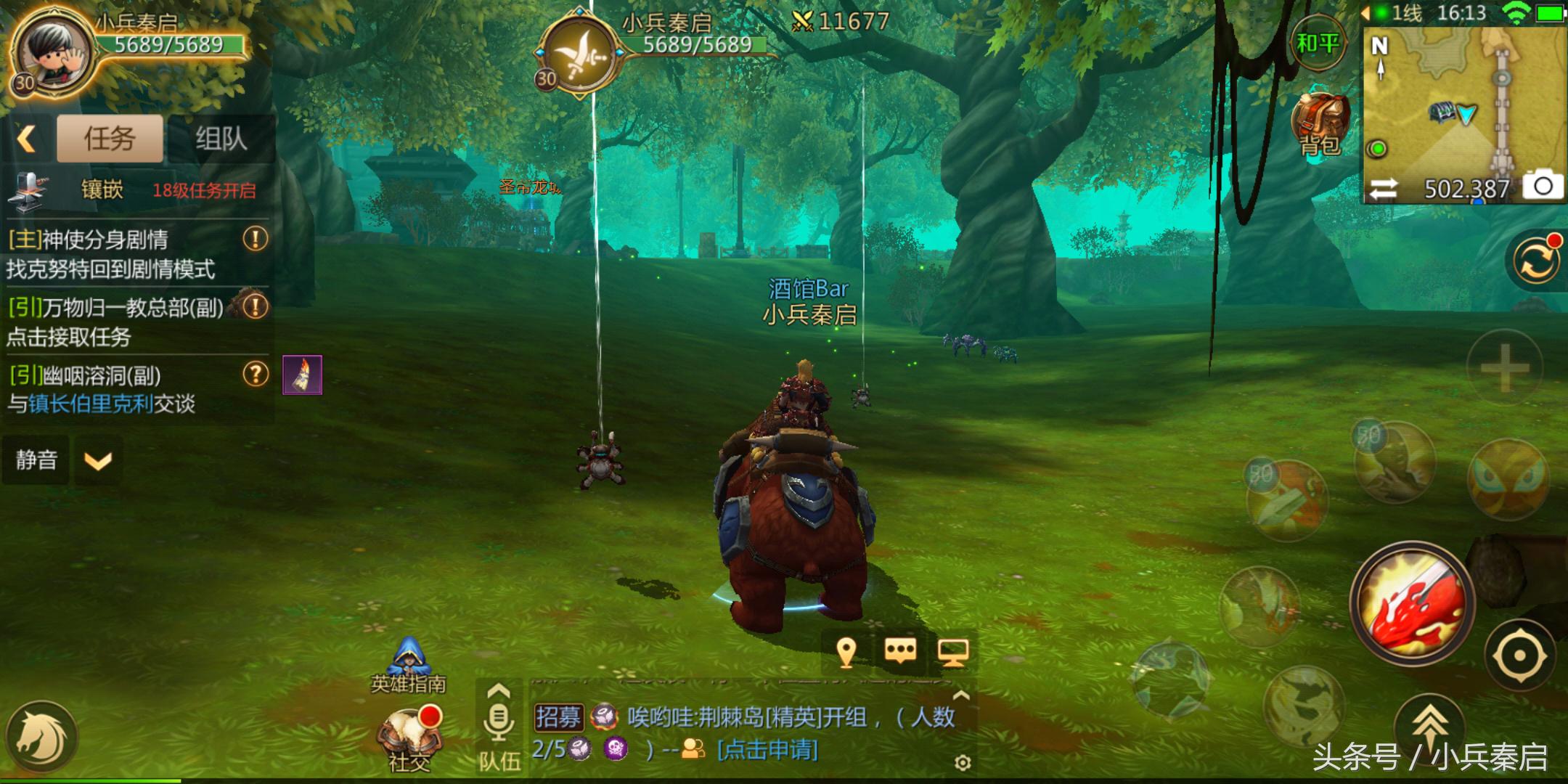Open the 背包 backpack

(x=1320, y=125)
